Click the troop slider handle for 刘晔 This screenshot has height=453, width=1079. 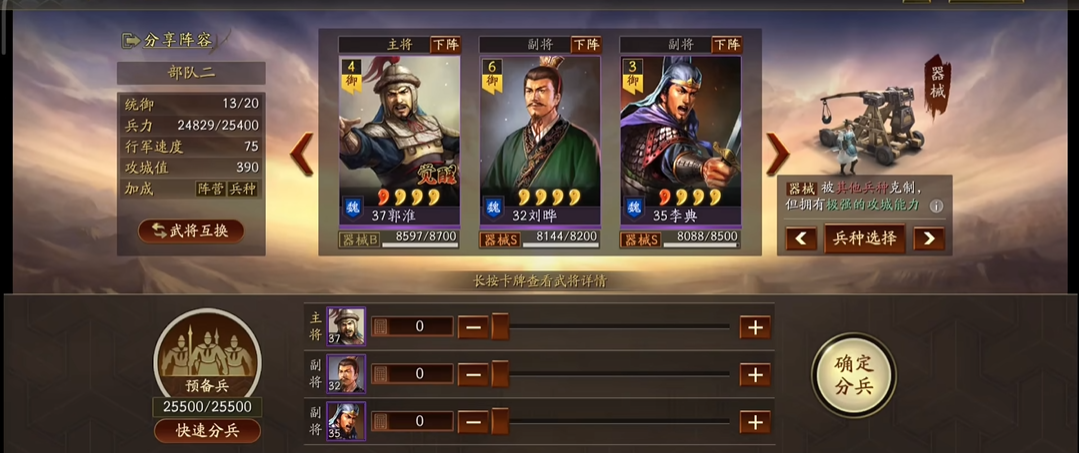499,374
